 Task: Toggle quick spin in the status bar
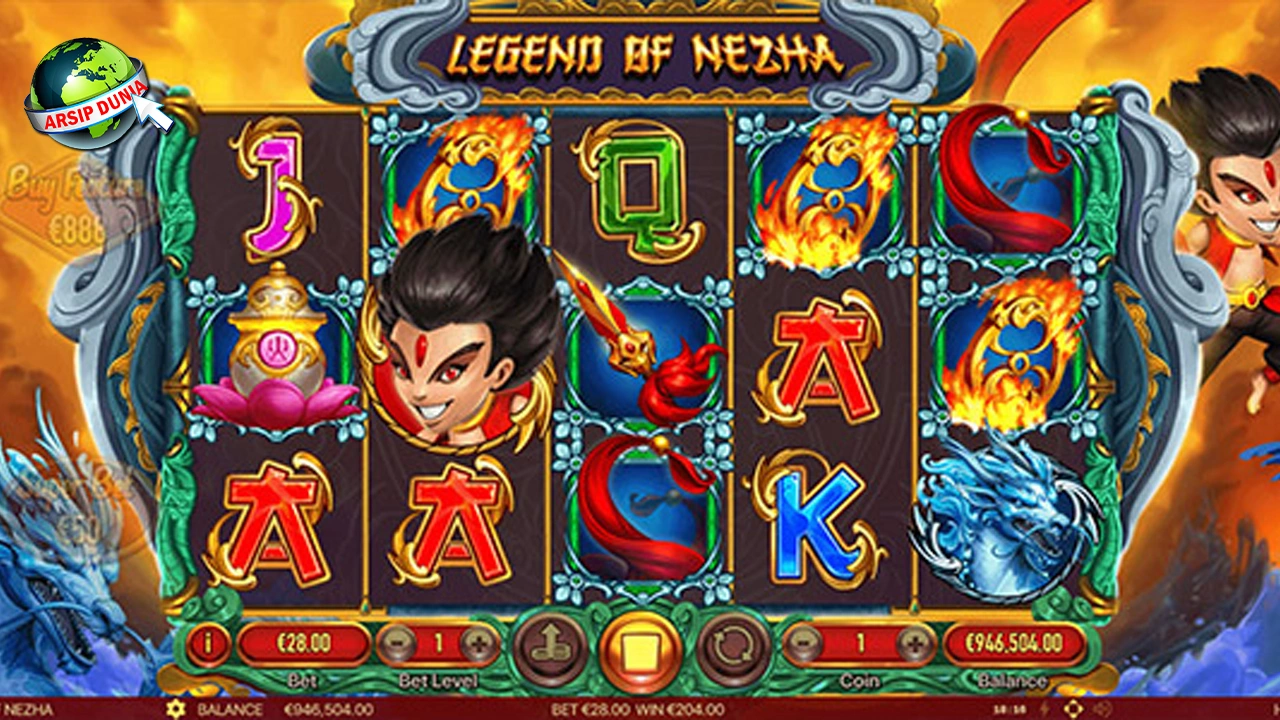click(x=1046, y=710)
